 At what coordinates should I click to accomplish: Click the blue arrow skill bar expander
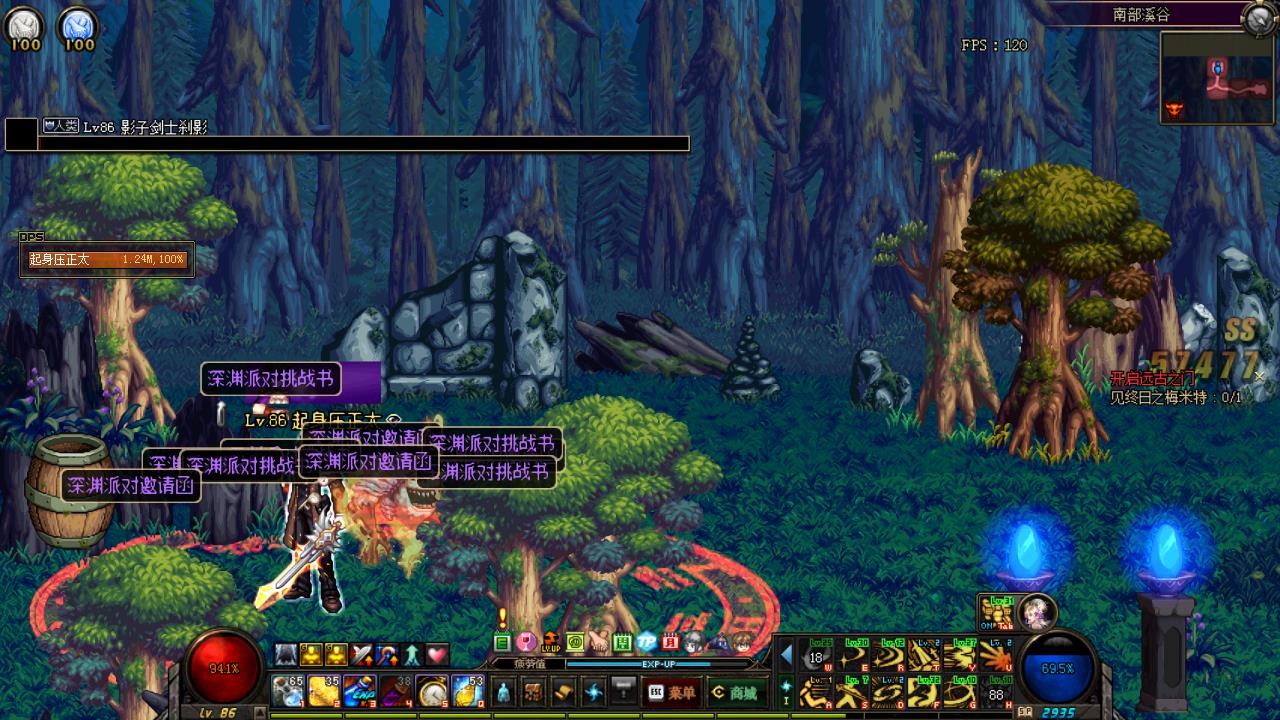point(786,656)
